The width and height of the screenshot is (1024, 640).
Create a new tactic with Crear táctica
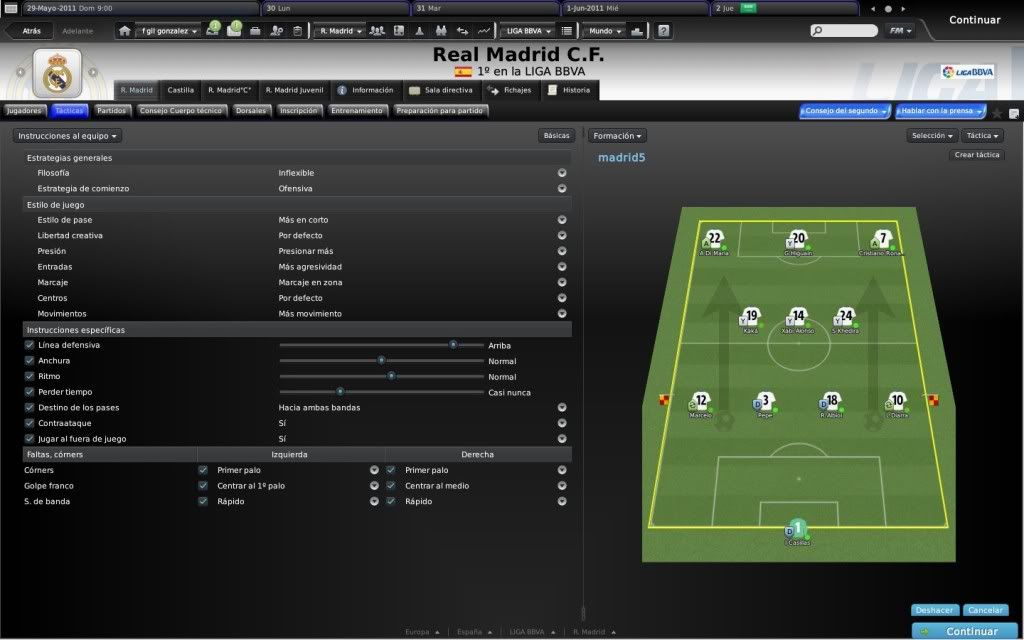coord(977,155)
